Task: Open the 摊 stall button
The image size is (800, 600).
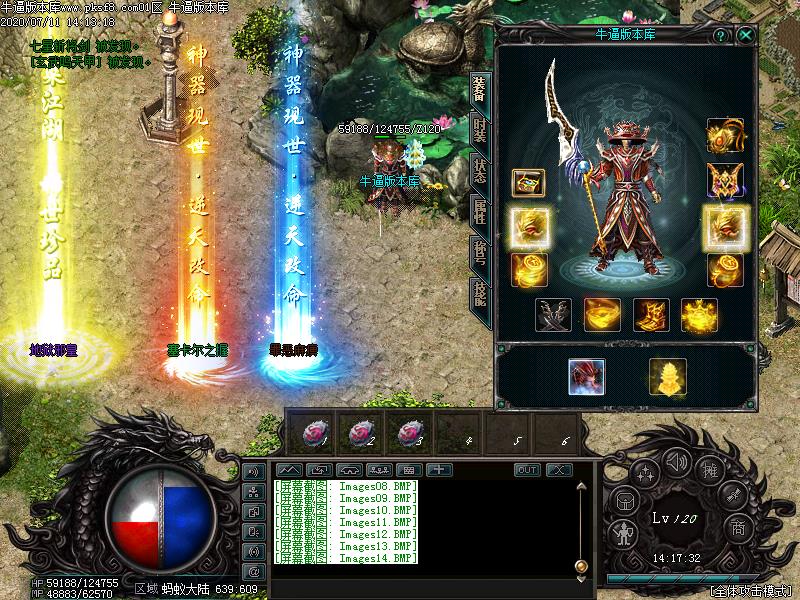Action: point(710,466)
